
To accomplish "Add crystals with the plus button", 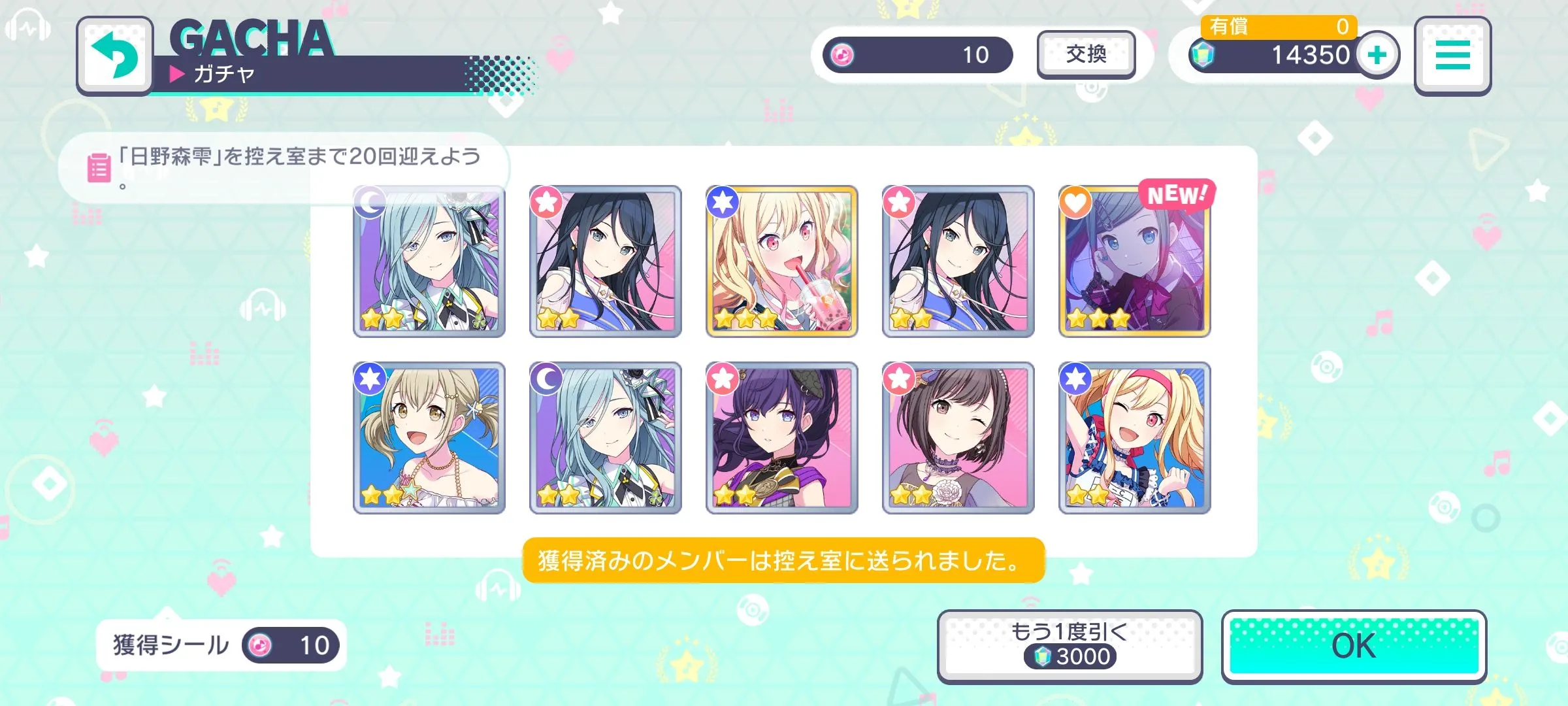I will point(1377,55).
